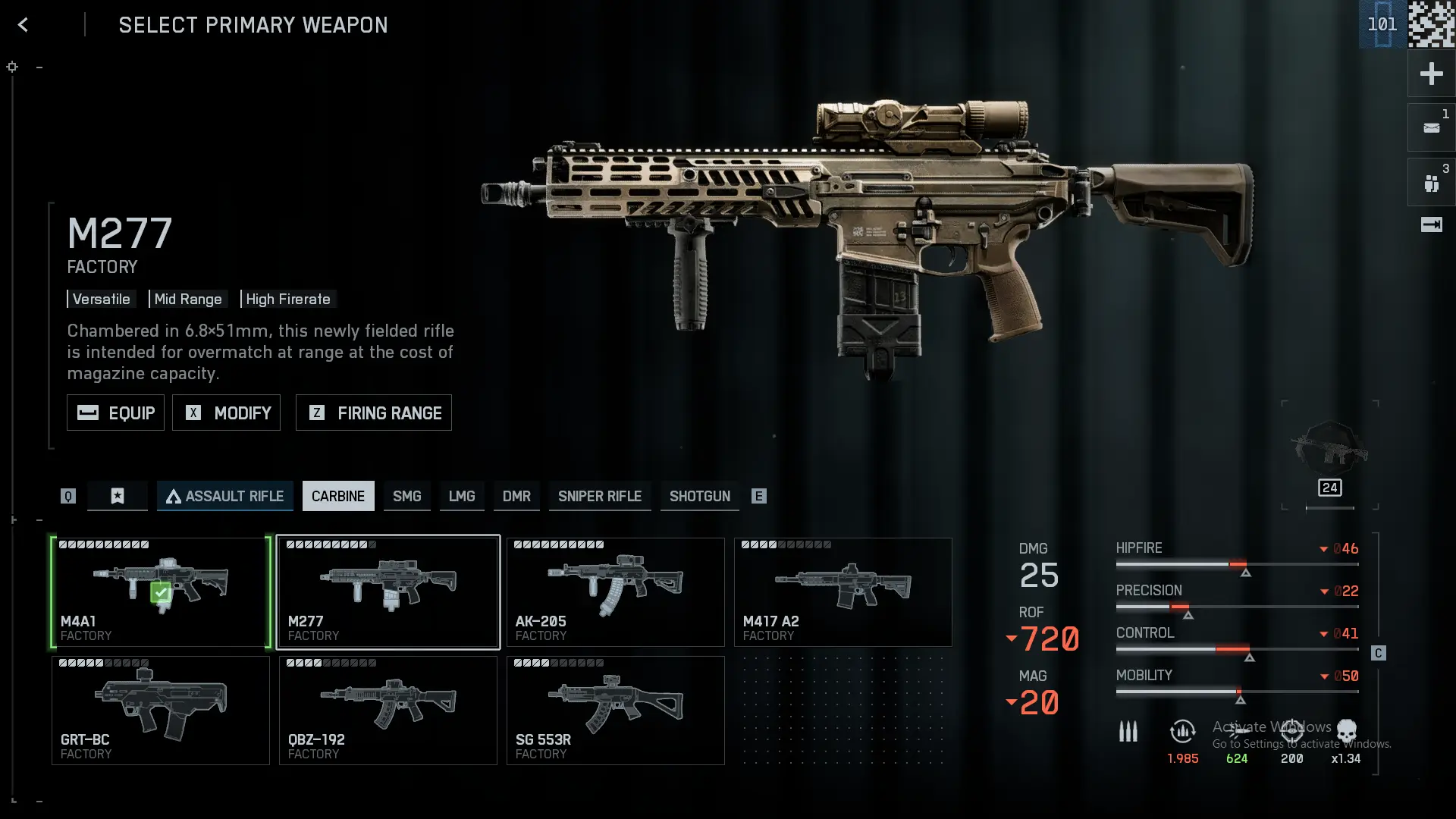The width and height of the screenshot is (1456, 819).
Task: Switch to the Assault Rifle category
Action: (225, 496)
